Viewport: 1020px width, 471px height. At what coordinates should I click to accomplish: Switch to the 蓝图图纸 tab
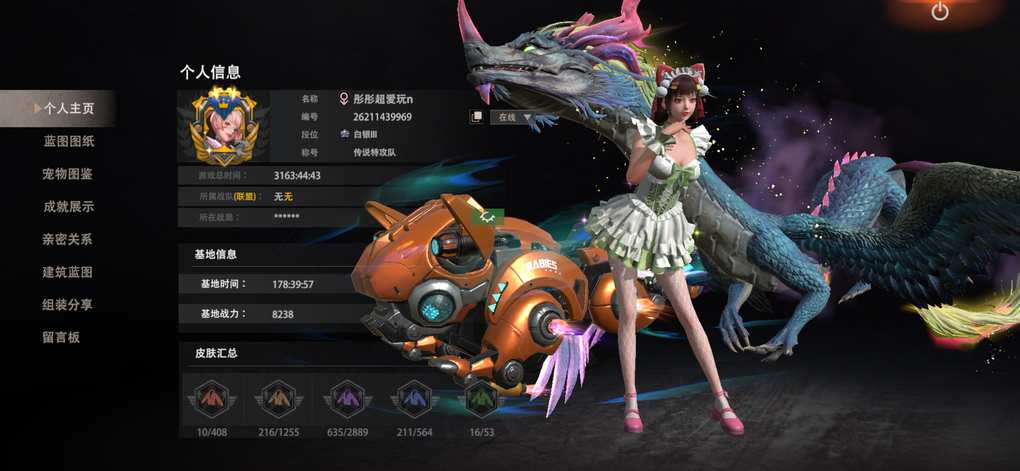pos(68,141)
